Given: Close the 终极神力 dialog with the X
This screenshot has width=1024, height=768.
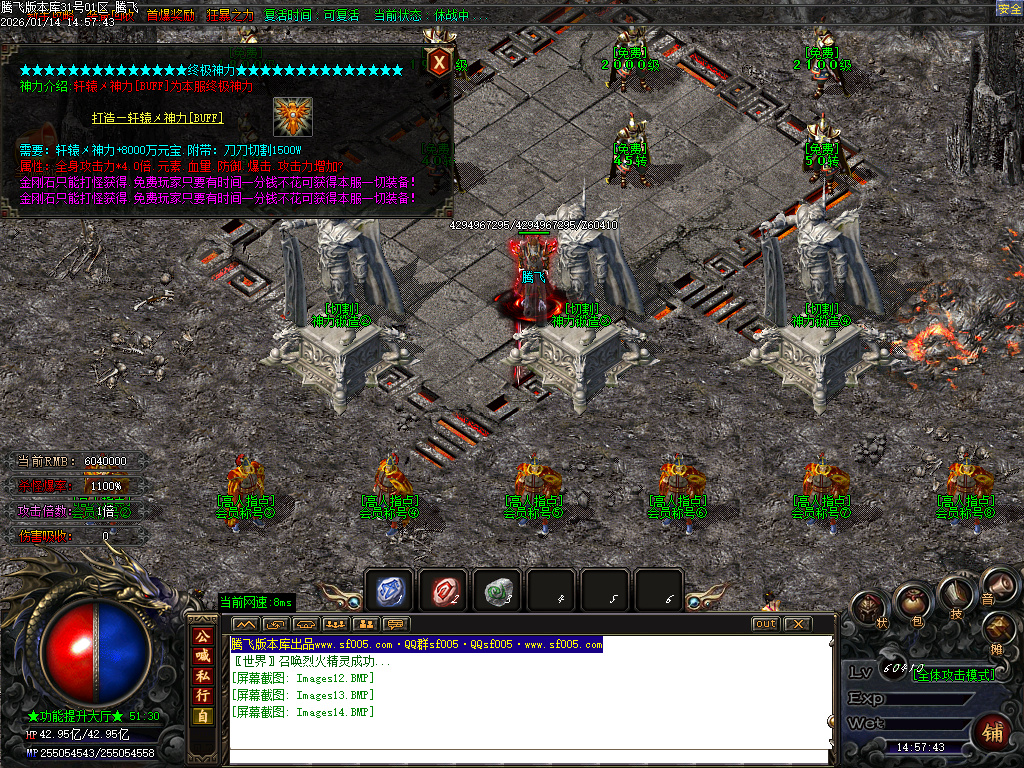Looking at the screenshot, I should (439, 62).
